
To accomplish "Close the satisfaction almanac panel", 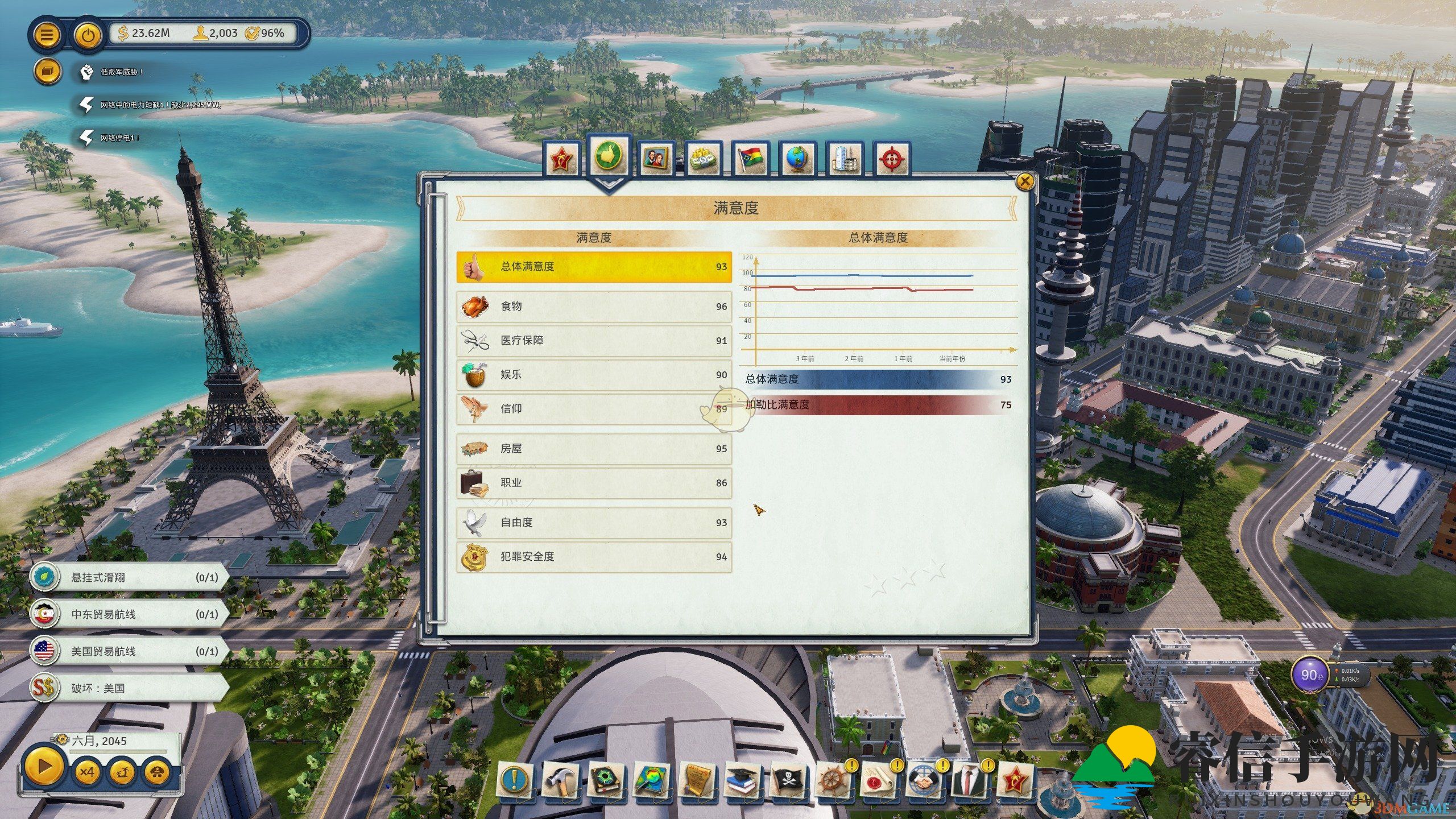I will [1024, 182].
